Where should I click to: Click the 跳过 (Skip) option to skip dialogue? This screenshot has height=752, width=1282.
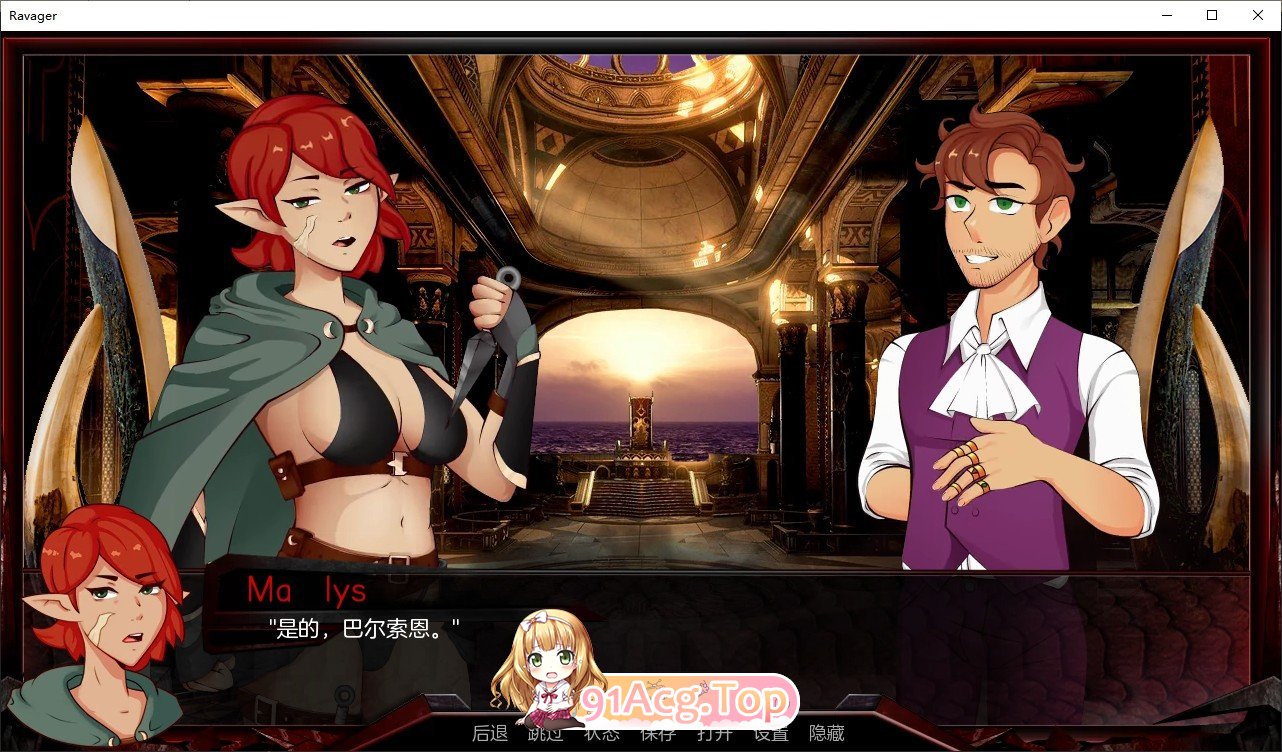point(543,733)
